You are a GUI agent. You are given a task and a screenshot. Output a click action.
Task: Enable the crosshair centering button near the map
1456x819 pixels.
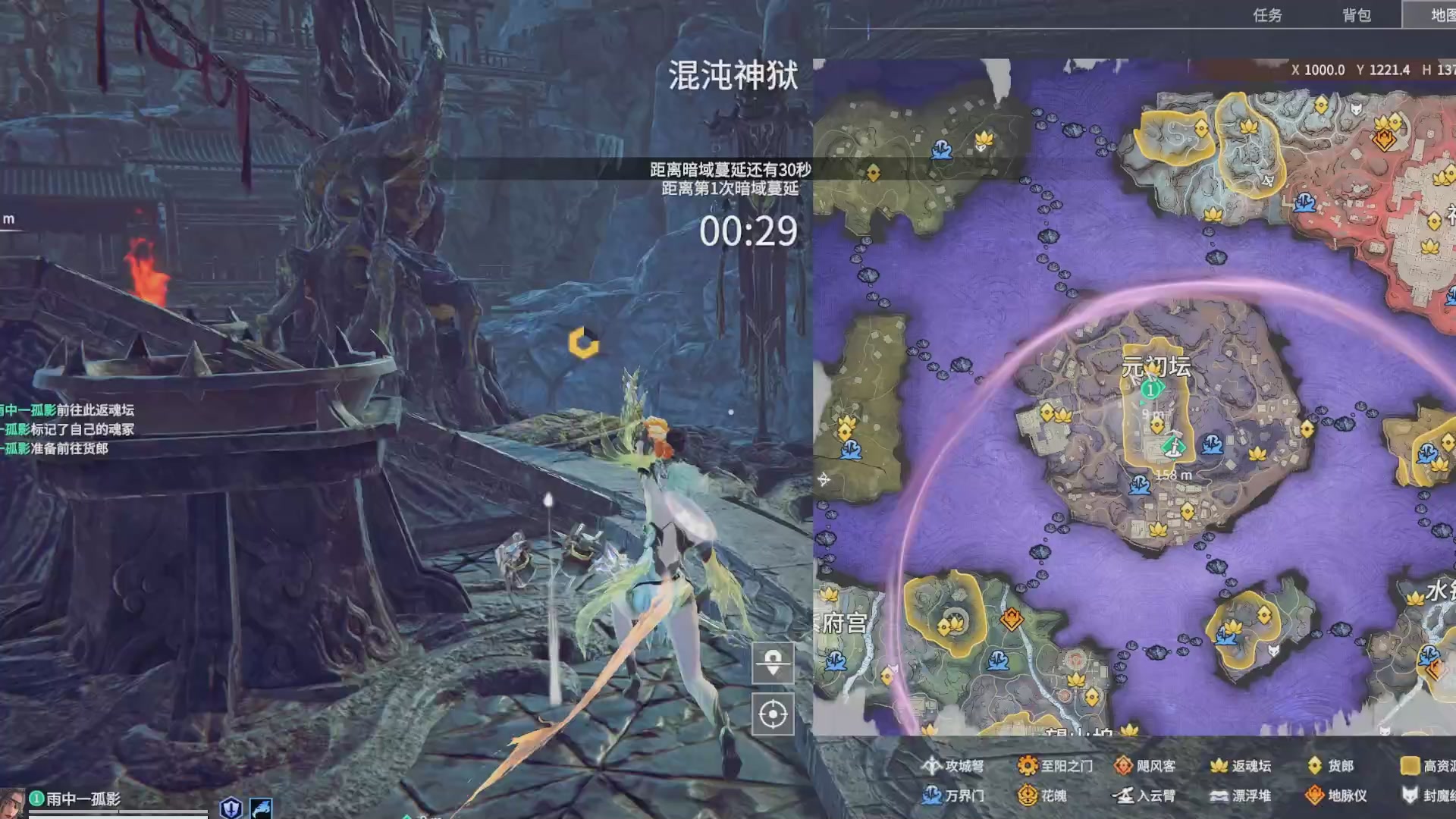(x=773, y=713)
